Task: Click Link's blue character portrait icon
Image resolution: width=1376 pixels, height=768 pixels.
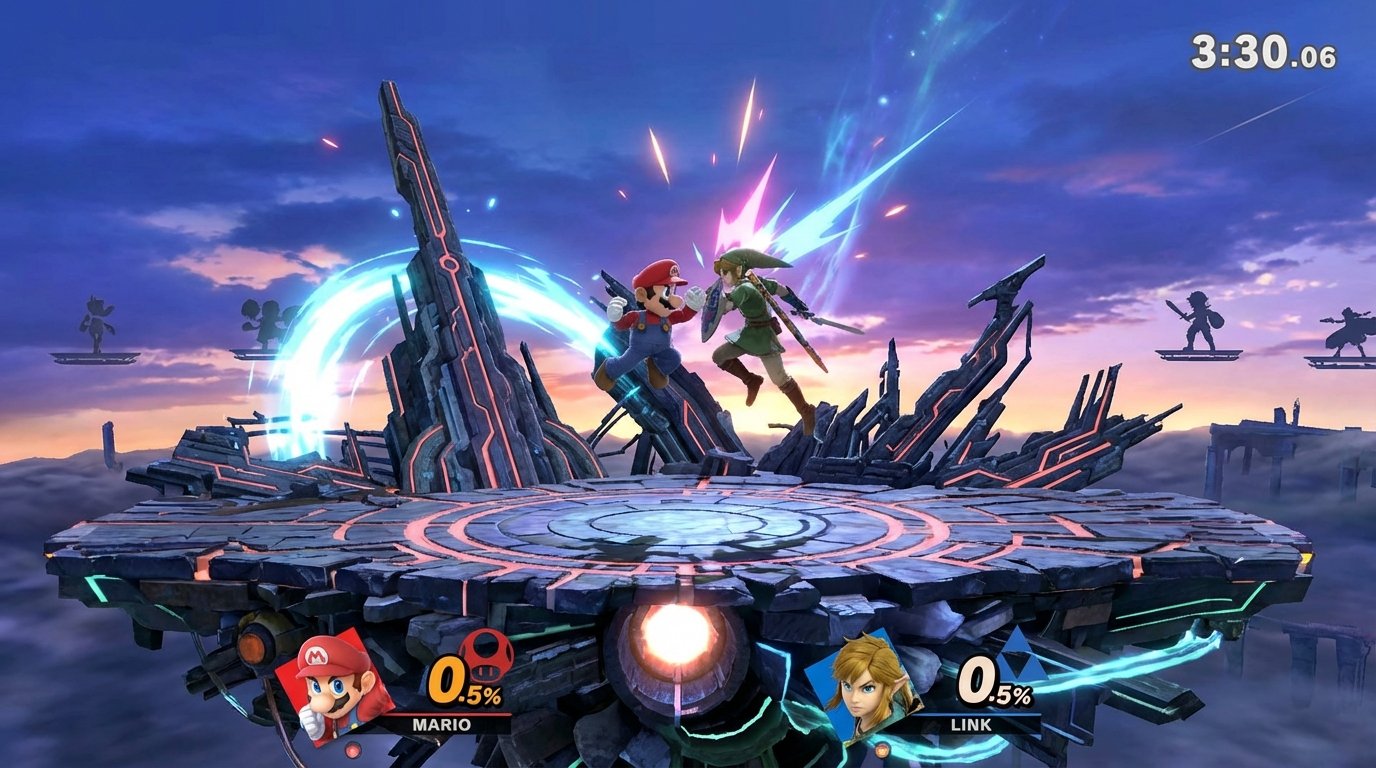Action: click(872, 688)
